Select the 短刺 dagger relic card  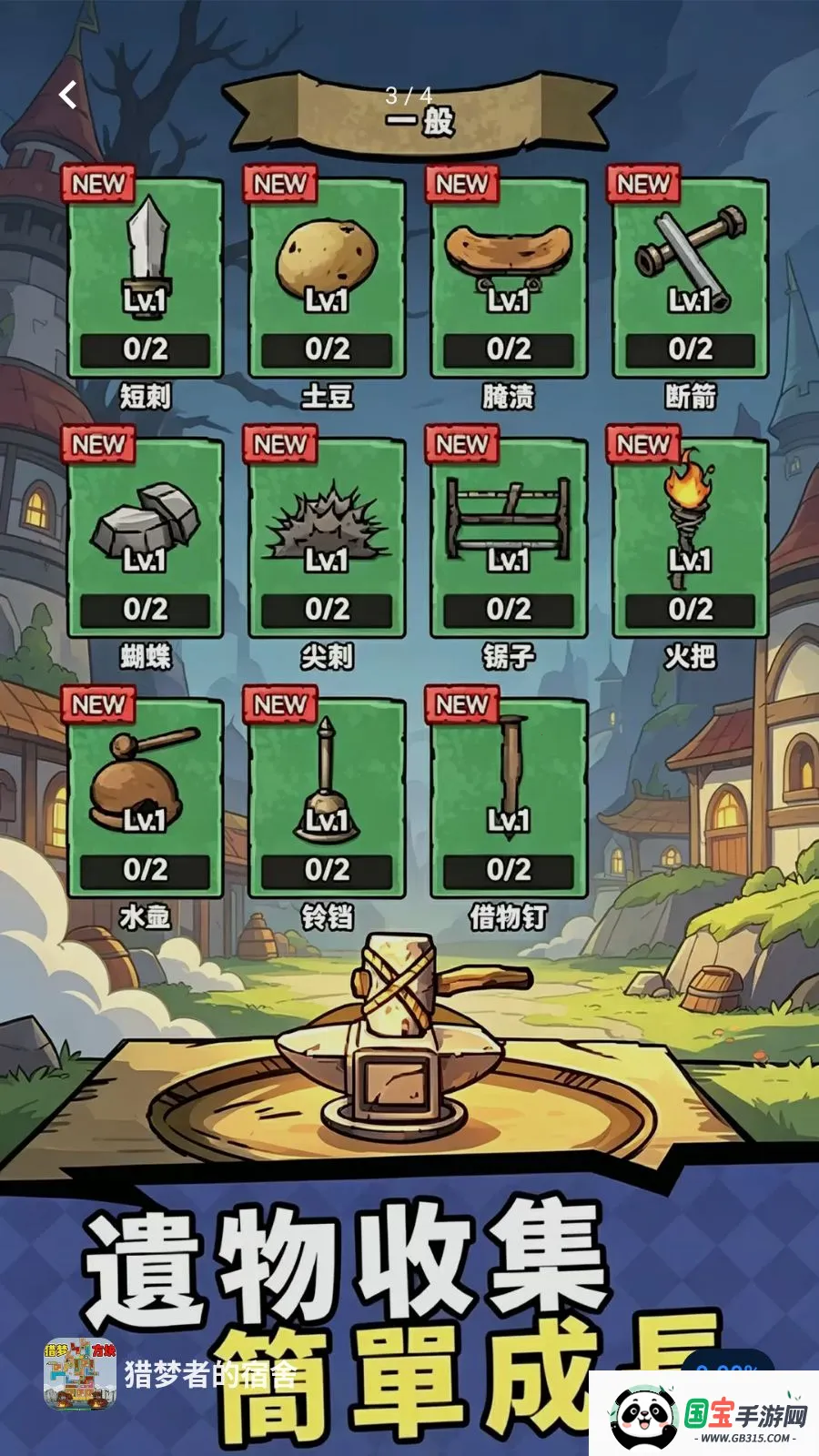tap(145, 278)
